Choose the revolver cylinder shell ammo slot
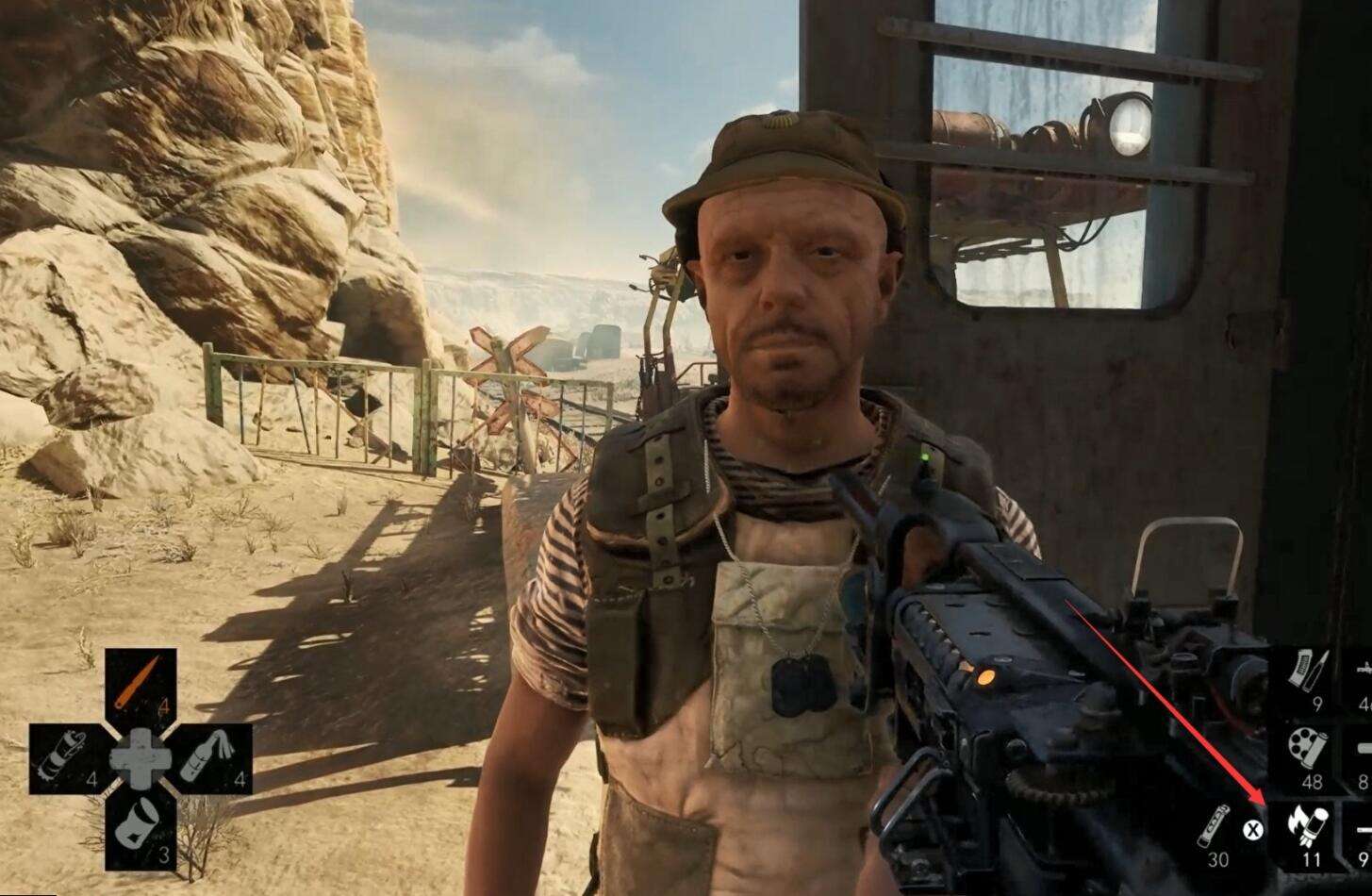 [1310, 754]
